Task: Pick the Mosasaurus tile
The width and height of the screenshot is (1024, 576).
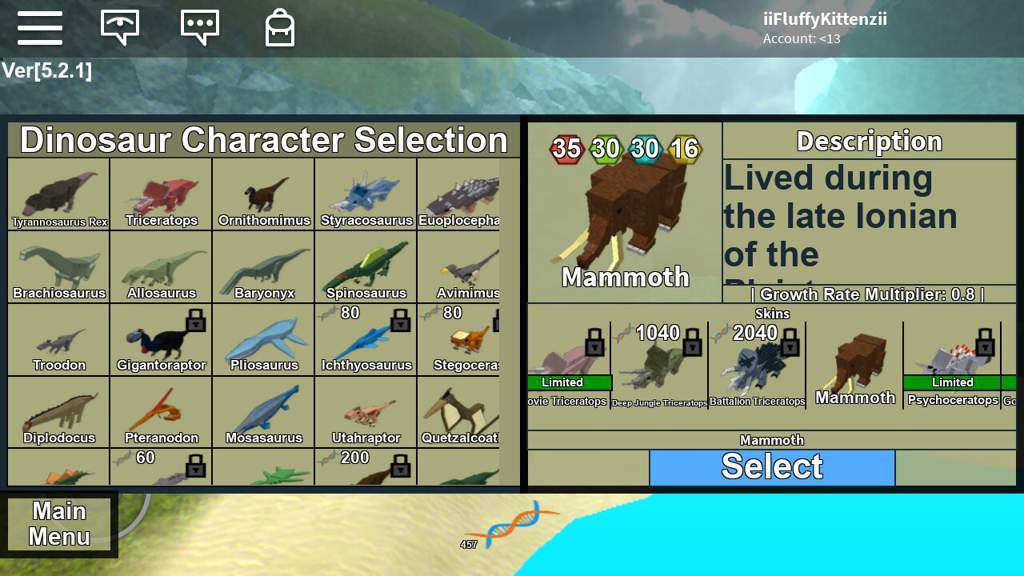Action: click(264, 412)
